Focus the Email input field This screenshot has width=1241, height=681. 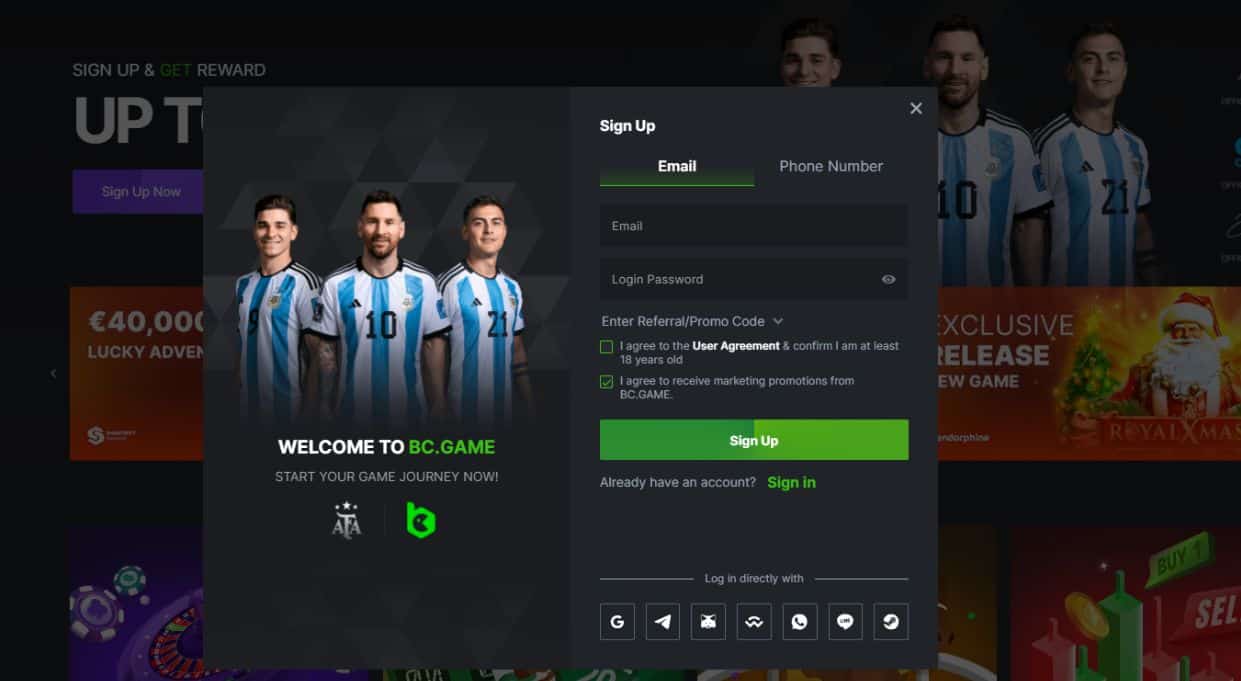(753, 226)
